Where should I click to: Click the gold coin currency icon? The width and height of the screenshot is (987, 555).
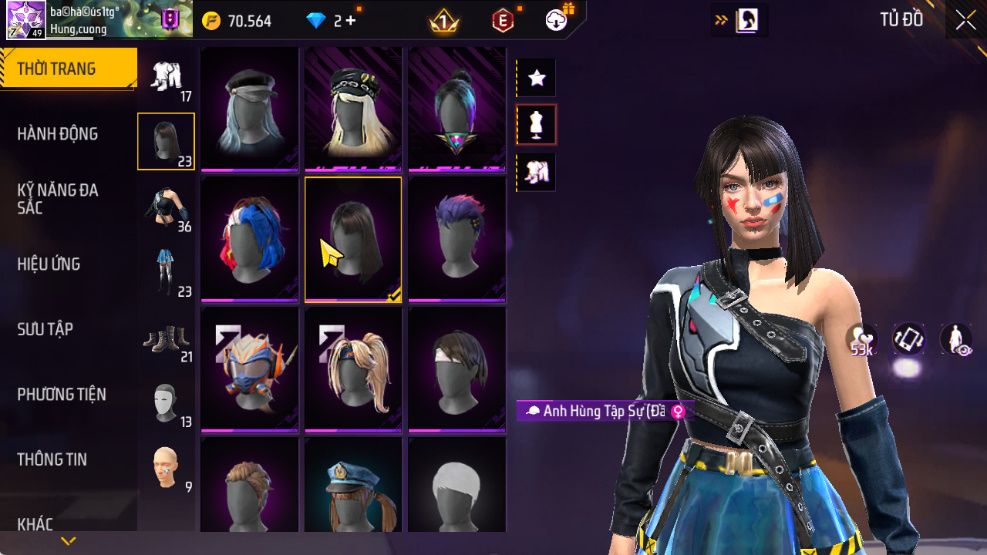[x=211, y=20]
